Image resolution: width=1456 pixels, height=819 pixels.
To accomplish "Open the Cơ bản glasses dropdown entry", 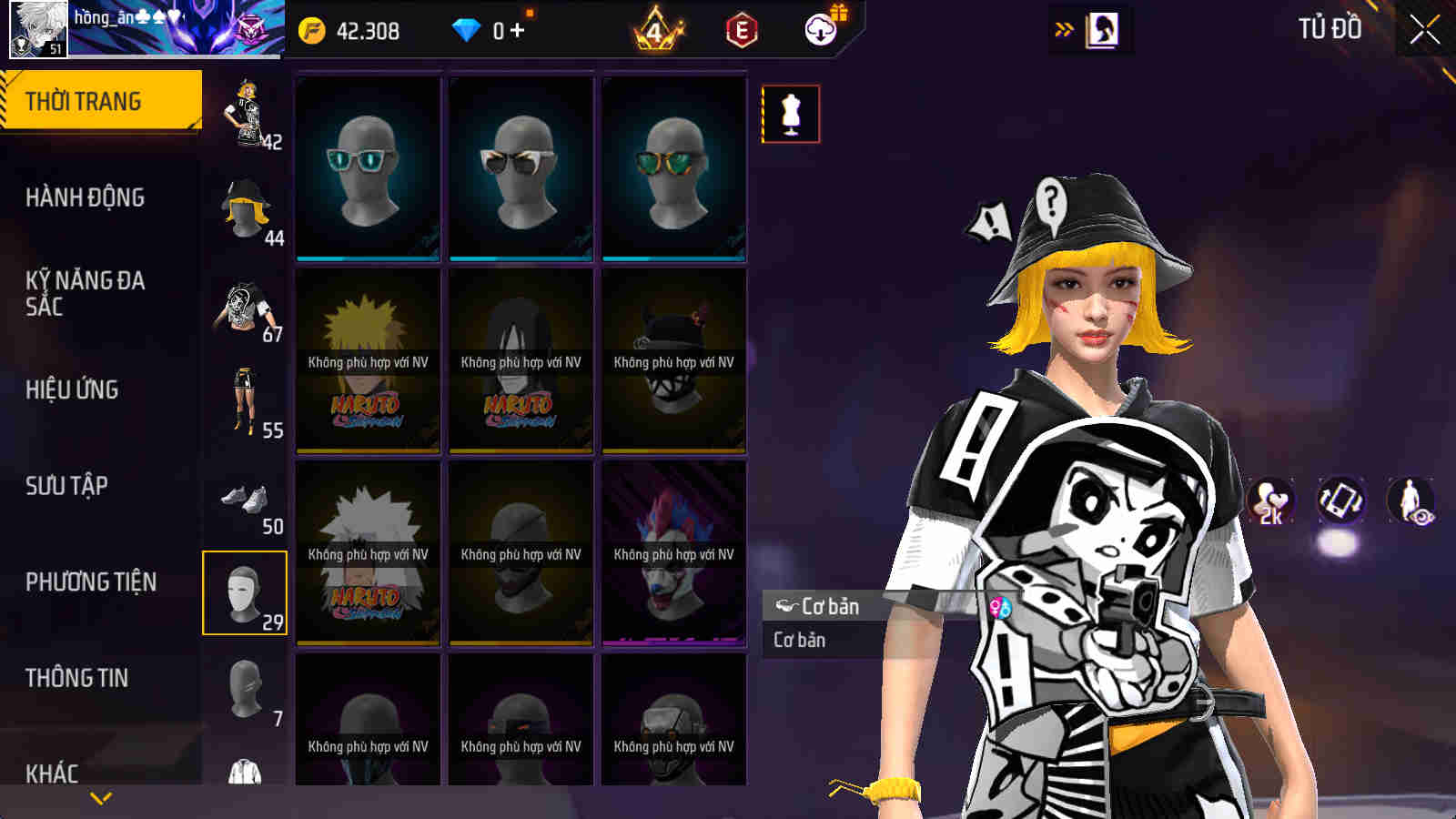I will click(x=829, y=606).
